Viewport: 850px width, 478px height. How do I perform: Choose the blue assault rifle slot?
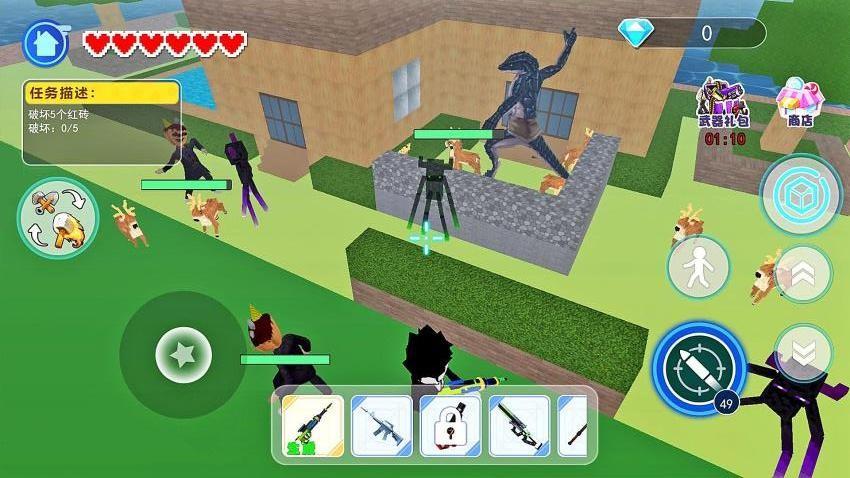(381, 425)
